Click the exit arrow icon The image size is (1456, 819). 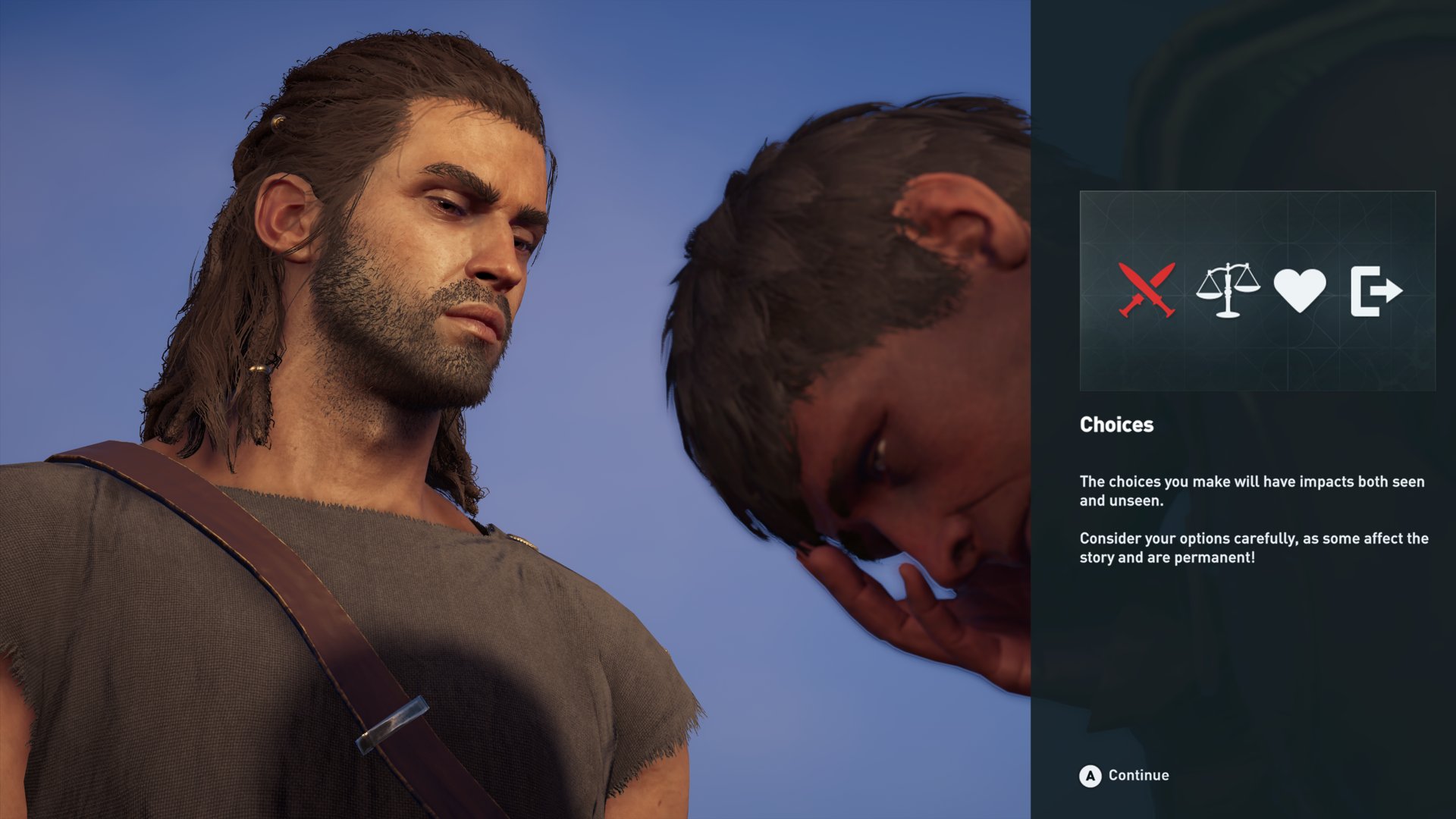[1376, 290]
